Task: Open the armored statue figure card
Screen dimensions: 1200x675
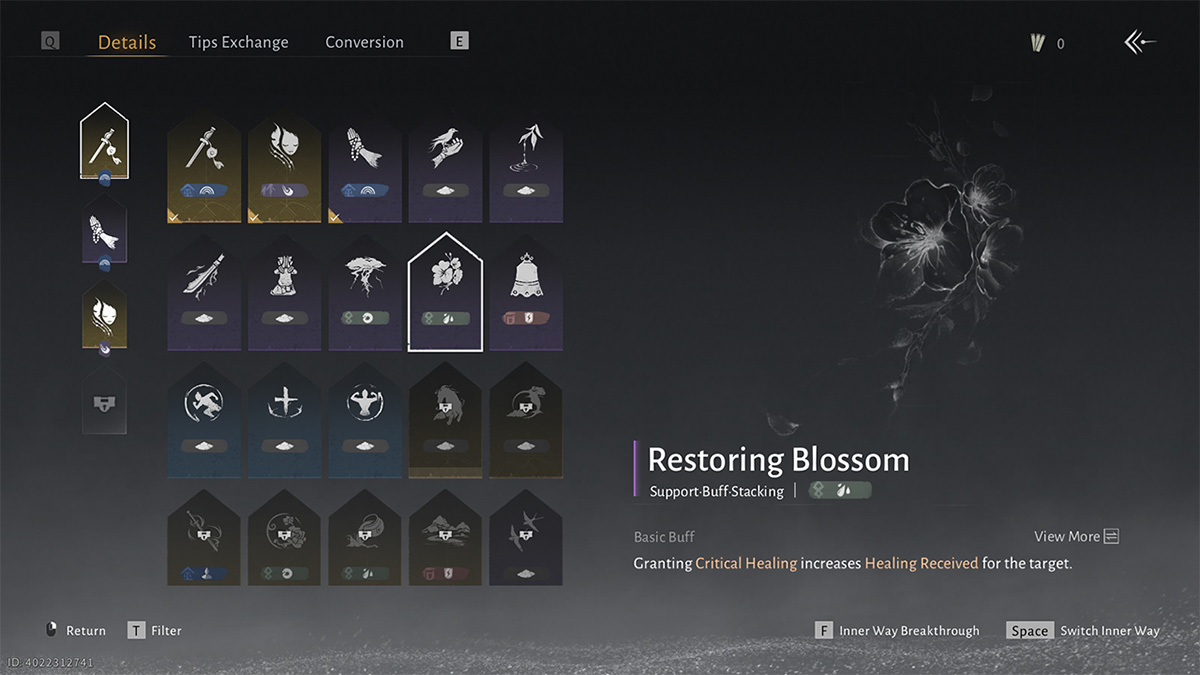Action: [x=284, y=291]
